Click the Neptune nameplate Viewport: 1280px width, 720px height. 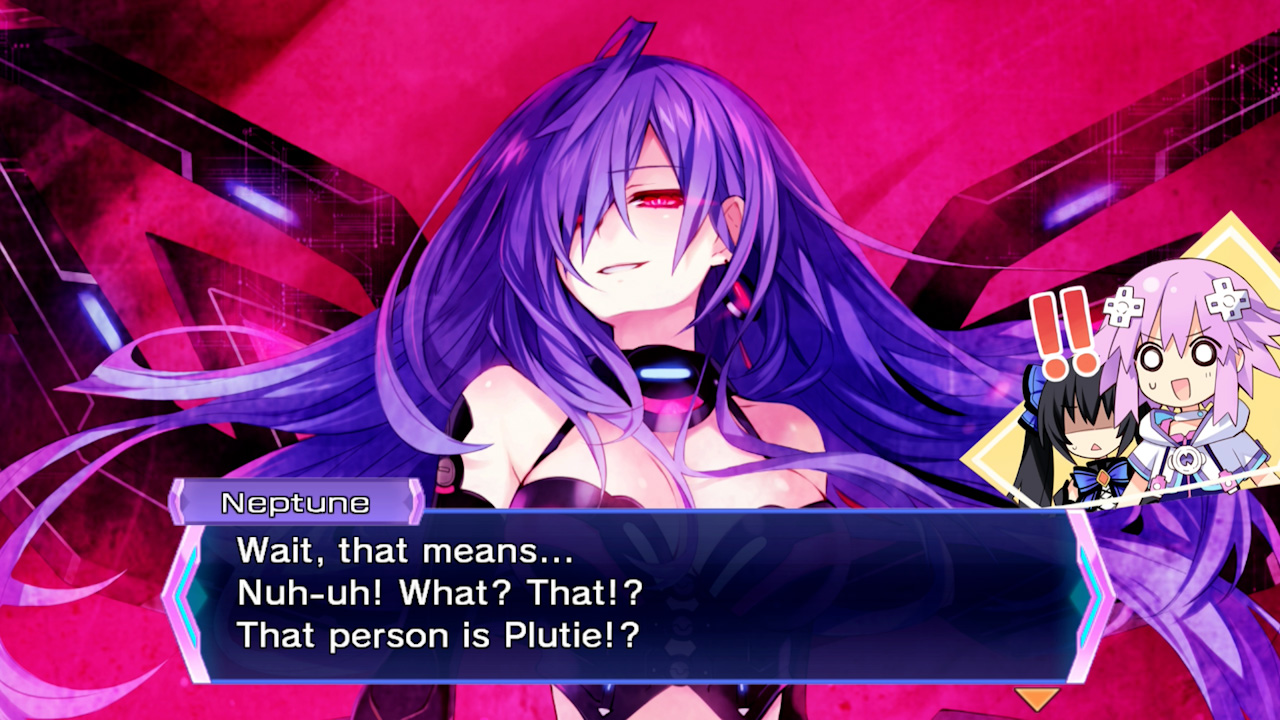coord(298,503)
